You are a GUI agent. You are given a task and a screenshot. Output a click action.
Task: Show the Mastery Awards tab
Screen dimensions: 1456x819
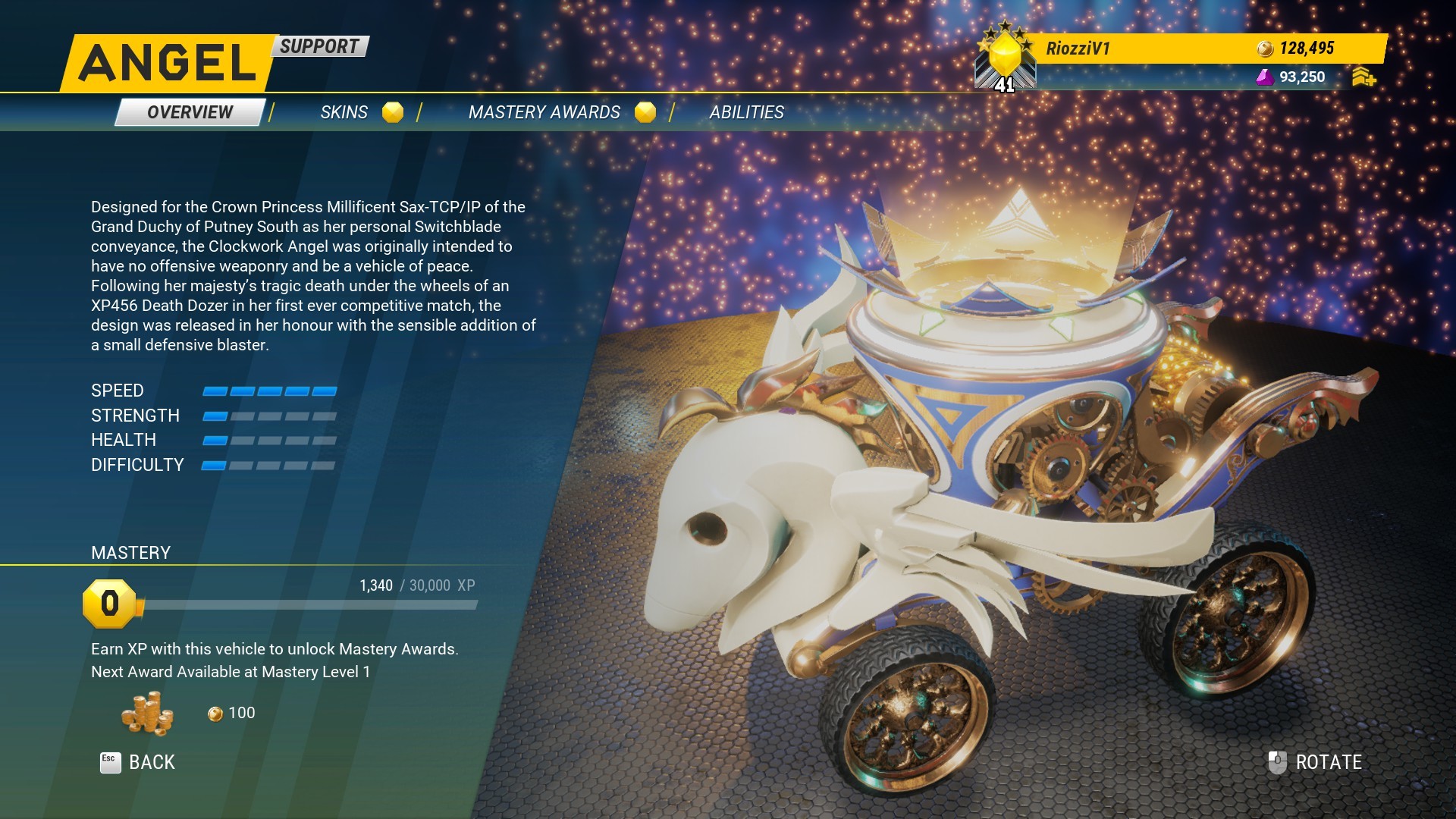tap(544, 112)
